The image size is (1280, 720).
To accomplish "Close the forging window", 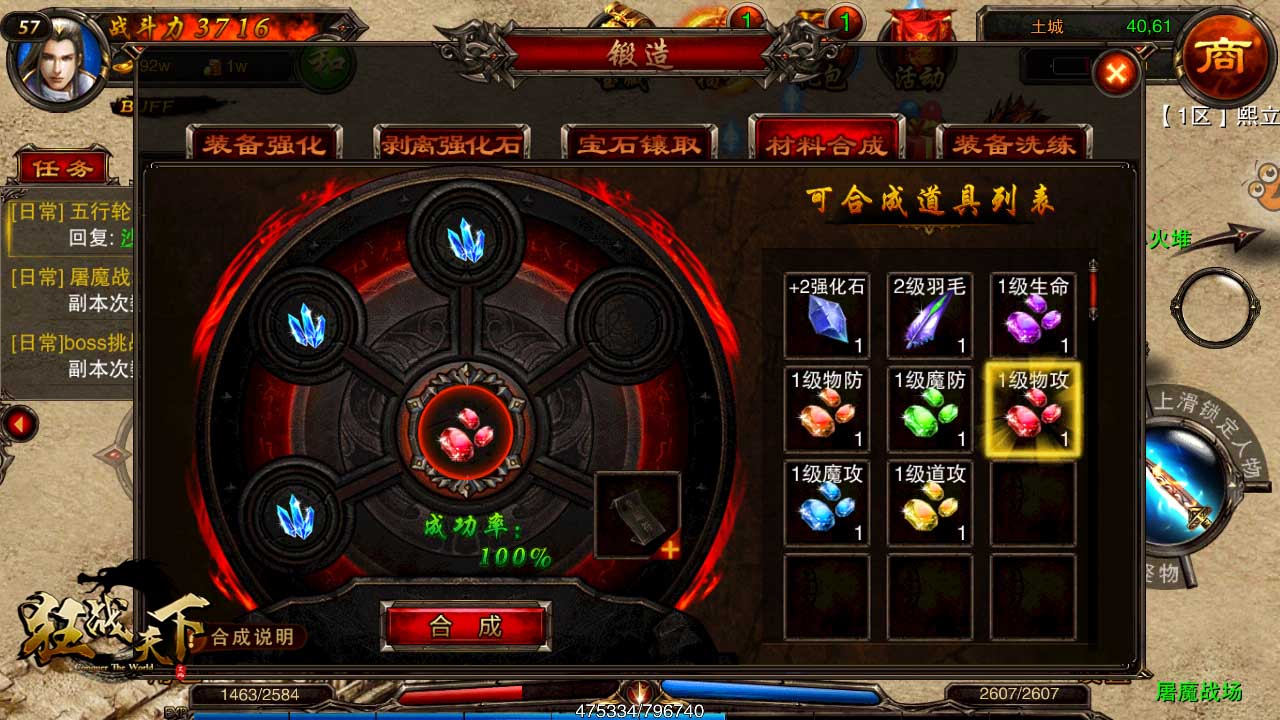I will [1116, 72].
